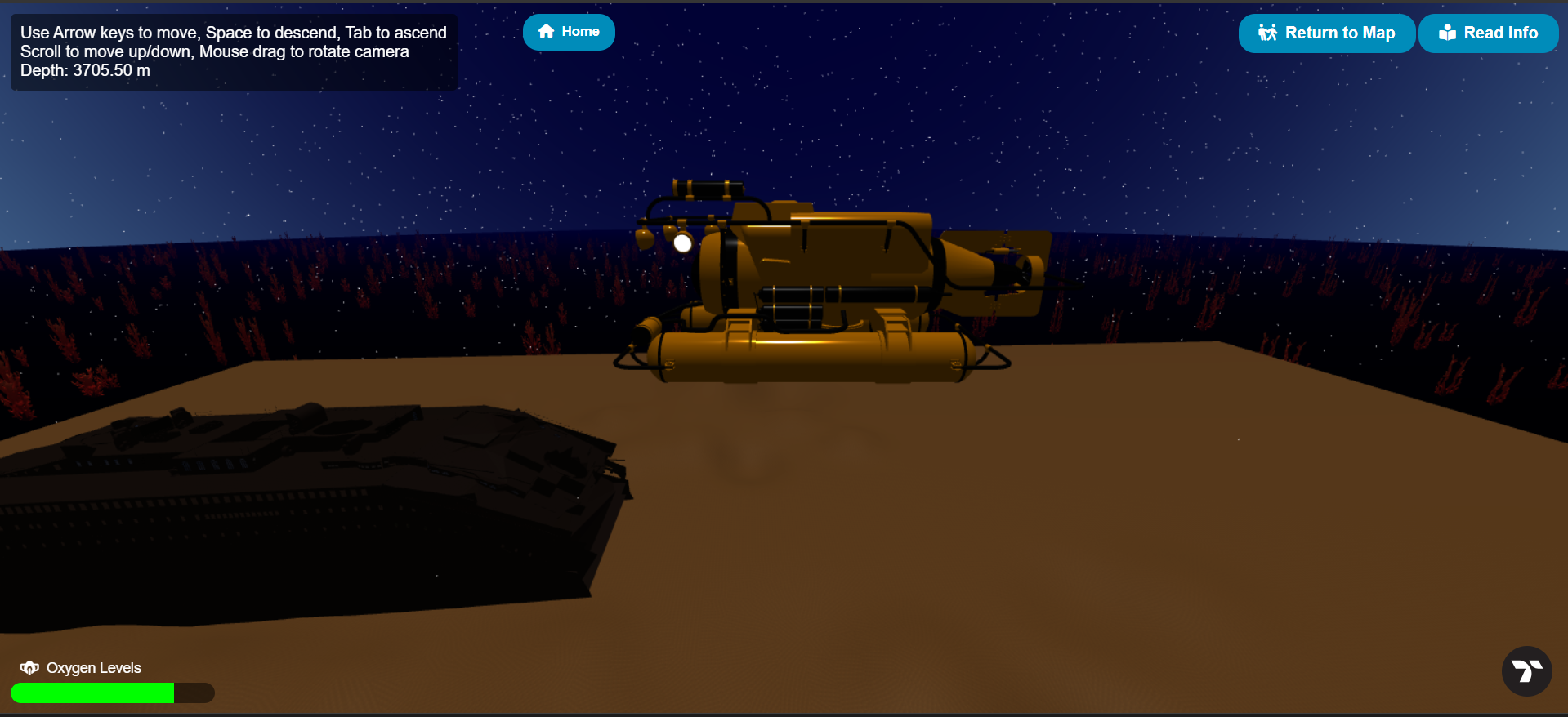Viewport: 1568px width, 717px height.
Task: Click the green oxygen level progress bar
Action: click(x=94, y=693)
